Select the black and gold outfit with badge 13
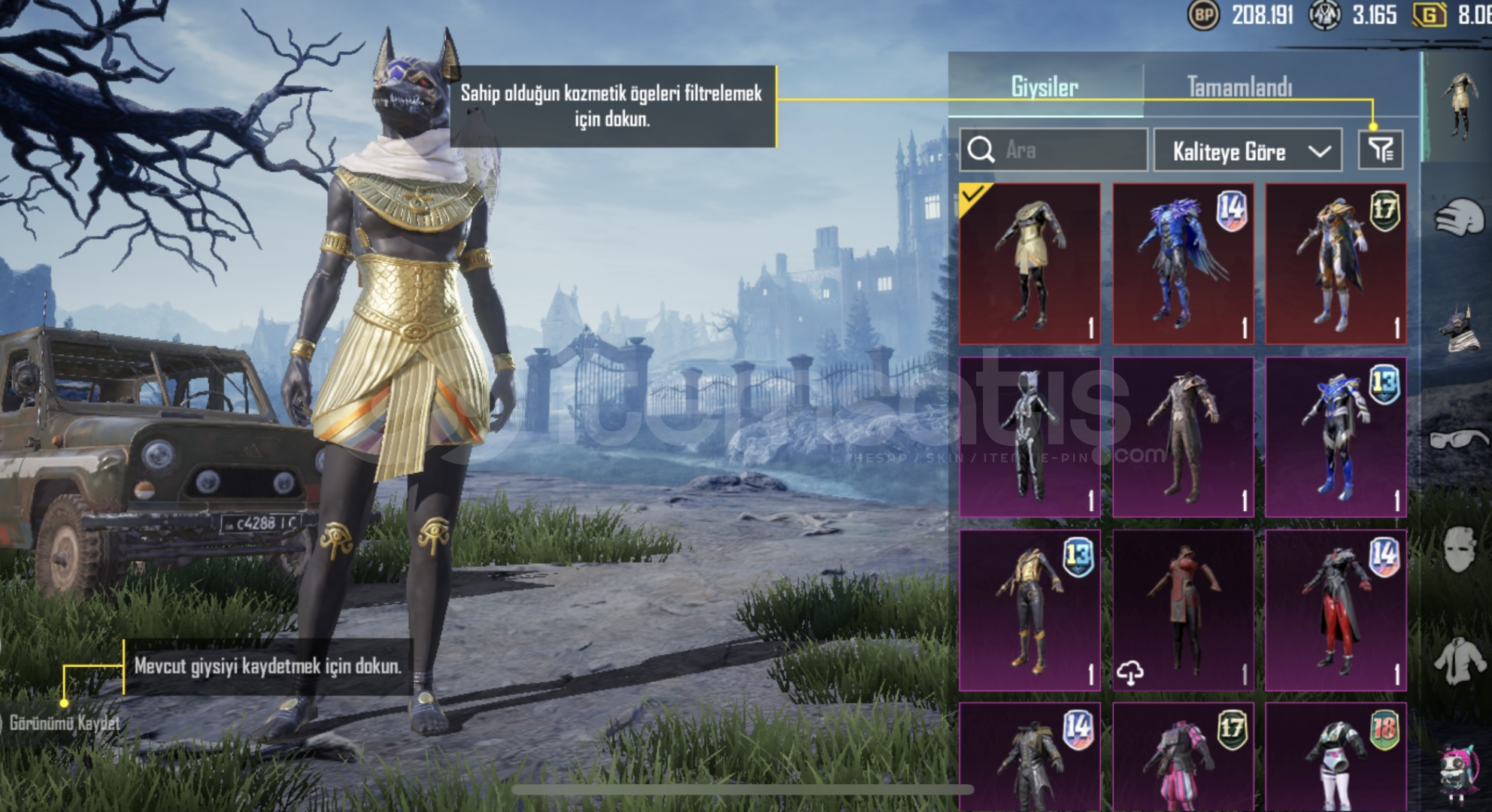Screen dimensions: 1492x812 [x=1030, y=610]
